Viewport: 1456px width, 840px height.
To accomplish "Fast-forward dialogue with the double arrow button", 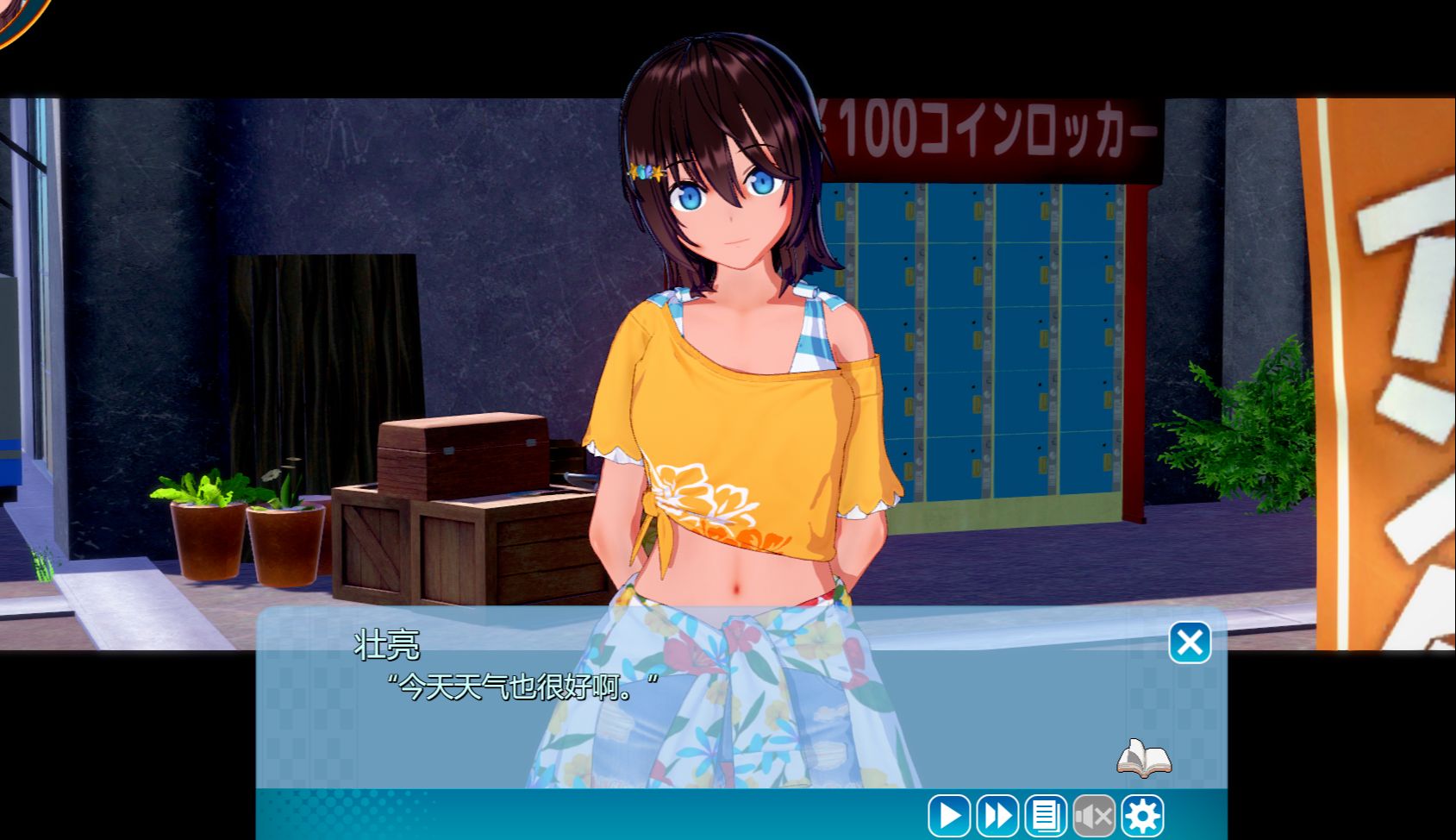I will (997, 816).
